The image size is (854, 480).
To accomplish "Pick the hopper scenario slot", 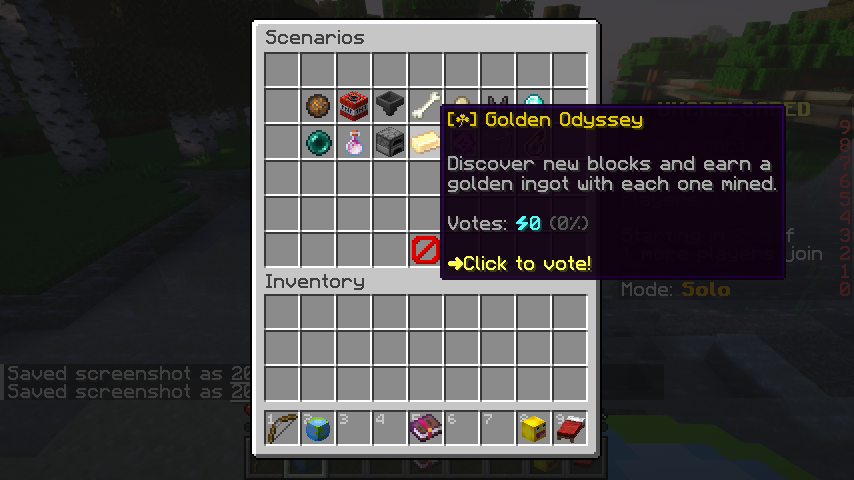I will point(390,106).
